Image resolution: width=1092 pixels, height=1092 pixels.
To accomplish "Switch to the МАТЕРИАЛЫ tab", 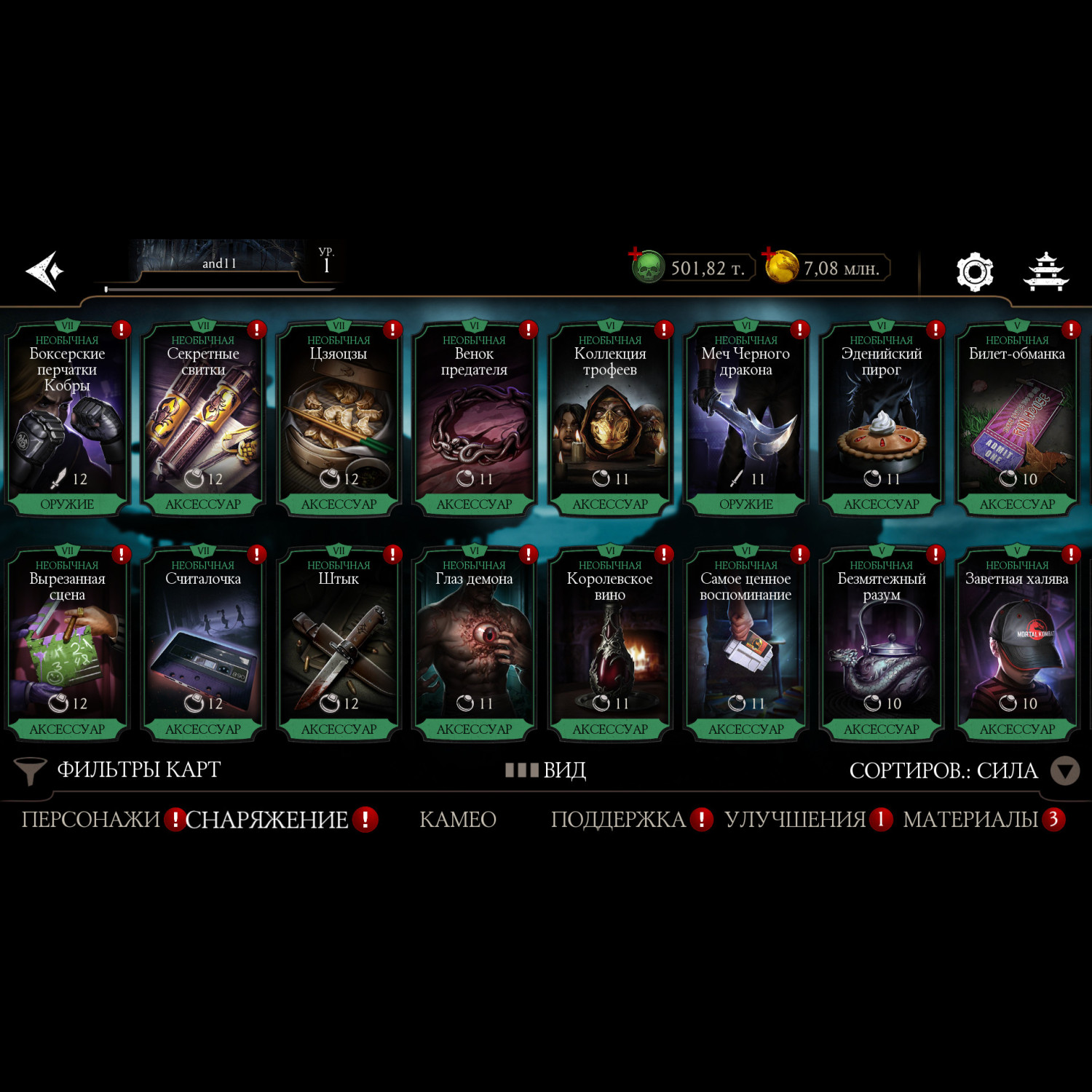I will pos(970,820).
